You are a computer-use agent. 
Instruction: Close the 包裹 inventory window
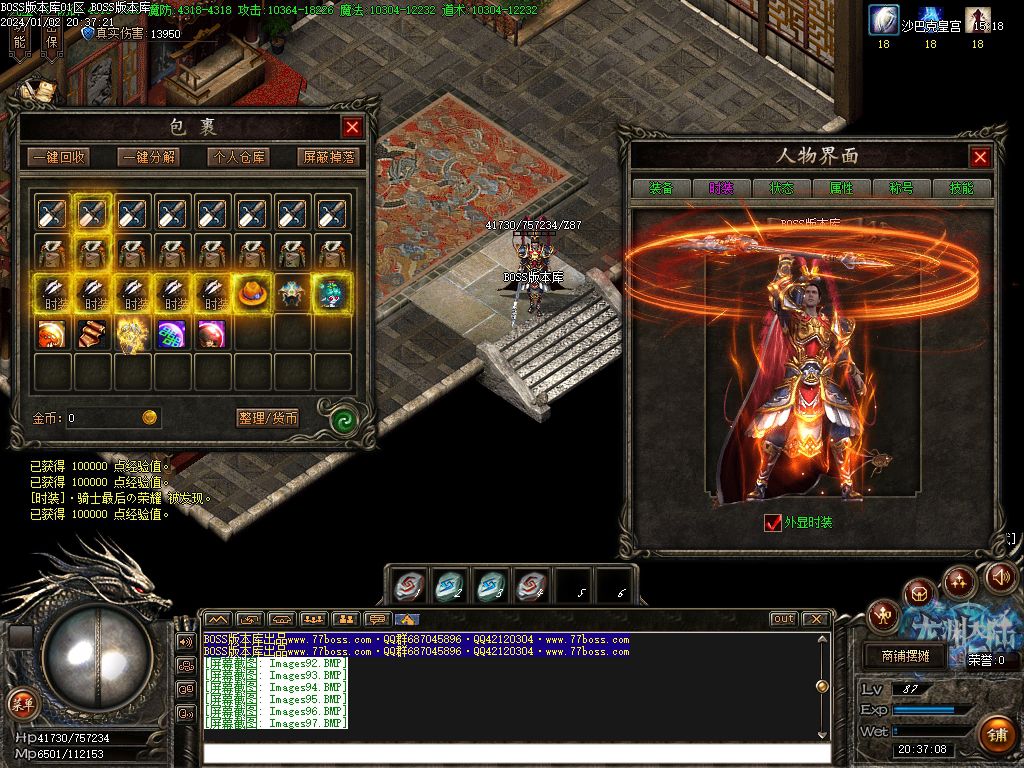[352, 127]
